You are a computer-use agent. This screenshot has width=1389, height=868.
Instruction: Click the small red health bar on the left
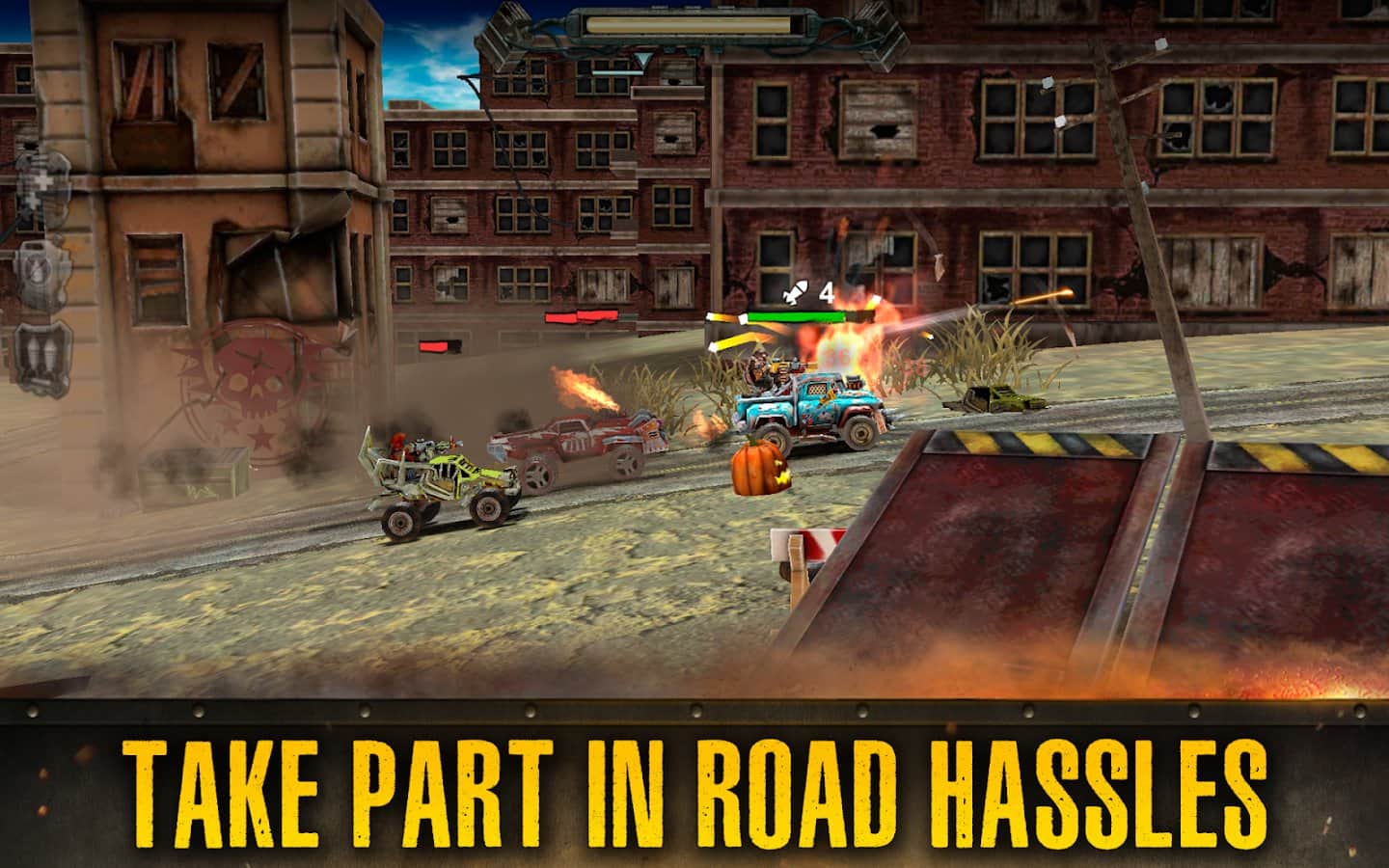(x=434, y=345)
